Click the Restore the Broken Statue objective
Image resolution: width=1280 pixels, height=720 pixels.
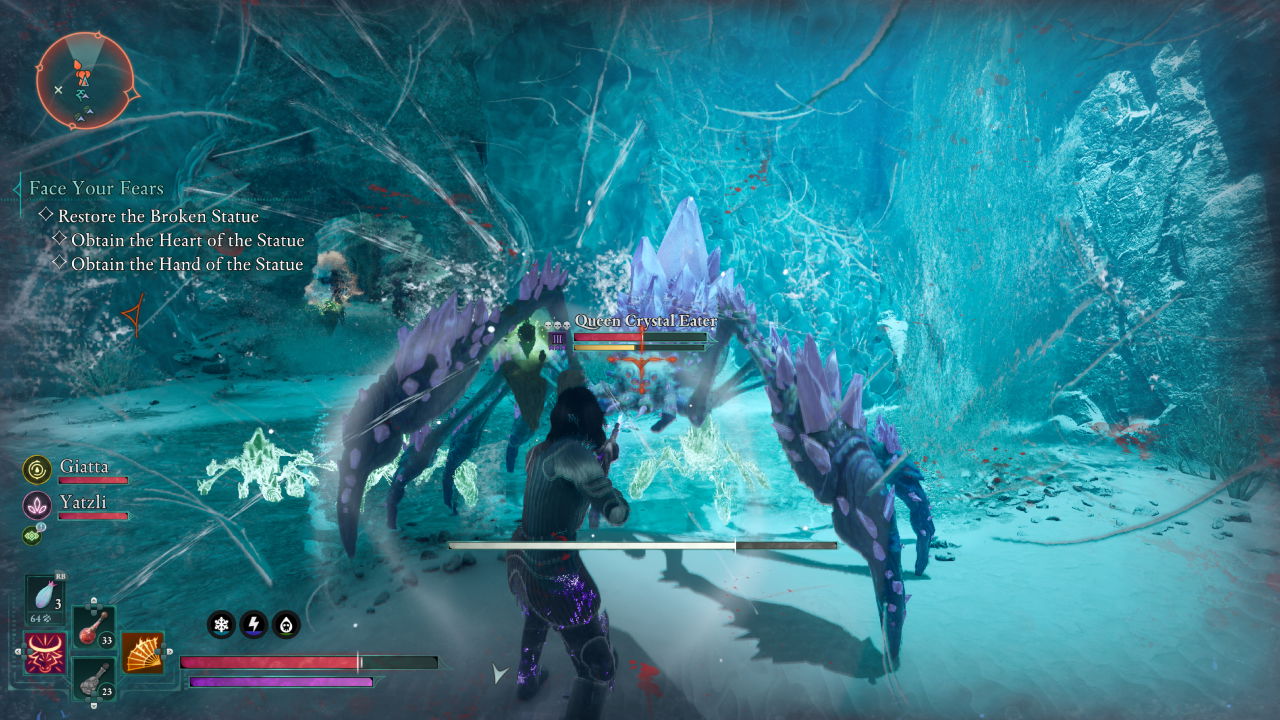158,216
